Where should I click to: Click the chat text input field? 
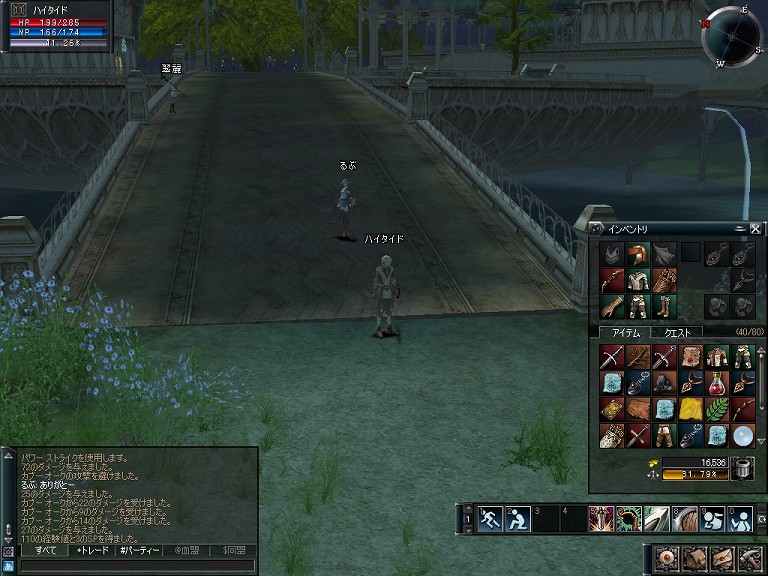[130, 566]
